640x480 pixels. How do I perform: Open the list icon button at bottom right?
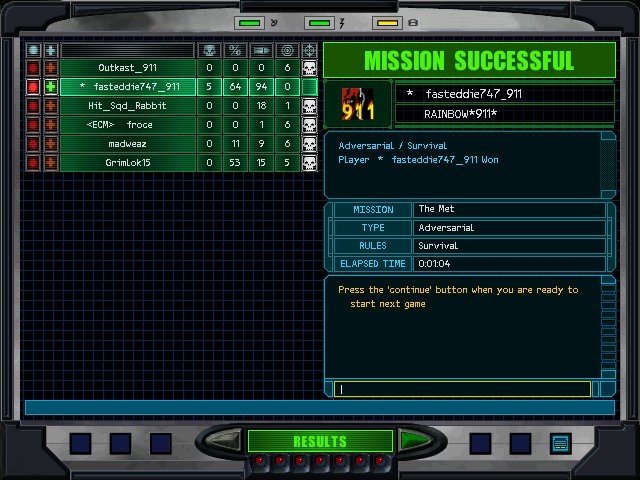pos(559,442)
